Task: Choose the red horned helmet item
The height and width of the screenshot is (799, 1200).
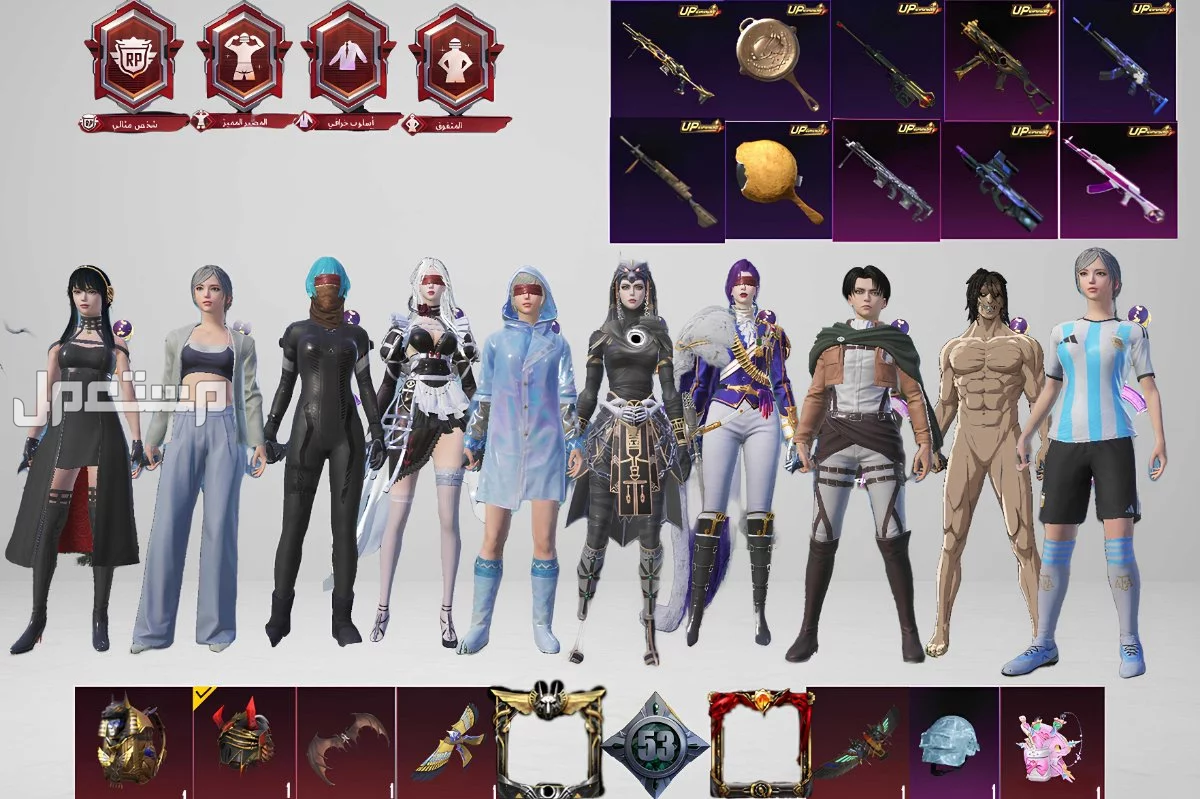Action: tap(245, 742)
